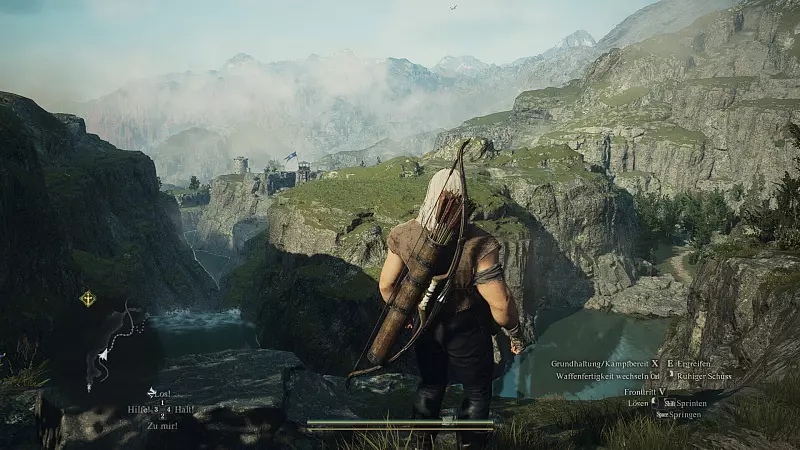Activate the "Zu mir!" pawn command
Screen dimensions: 800x450
161,426
